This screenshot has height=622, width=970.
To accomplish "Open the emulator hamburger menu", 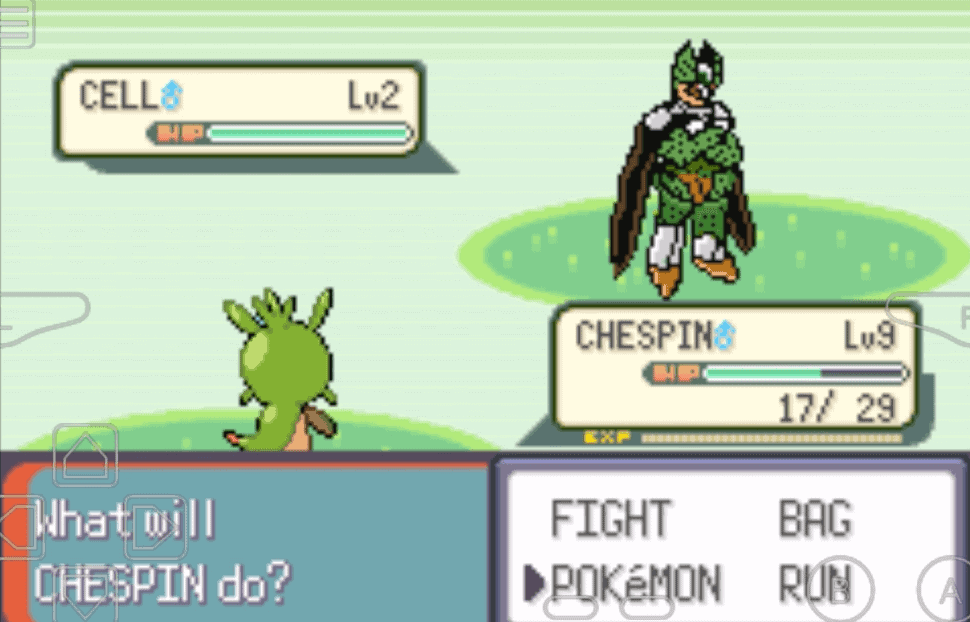I will (16, 24).
